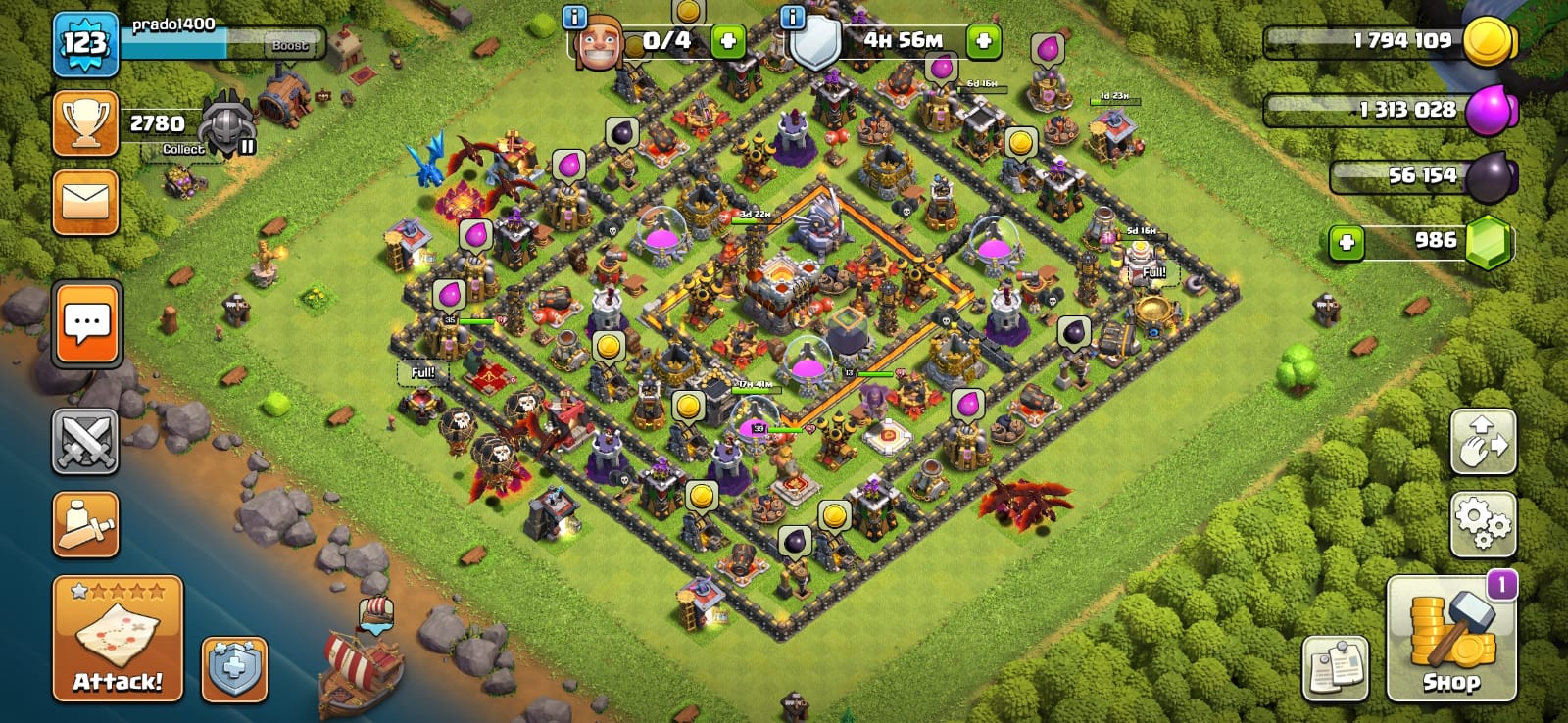1568x723 pixels.
Task: Collect the league reward
Action: coord(184,149)
